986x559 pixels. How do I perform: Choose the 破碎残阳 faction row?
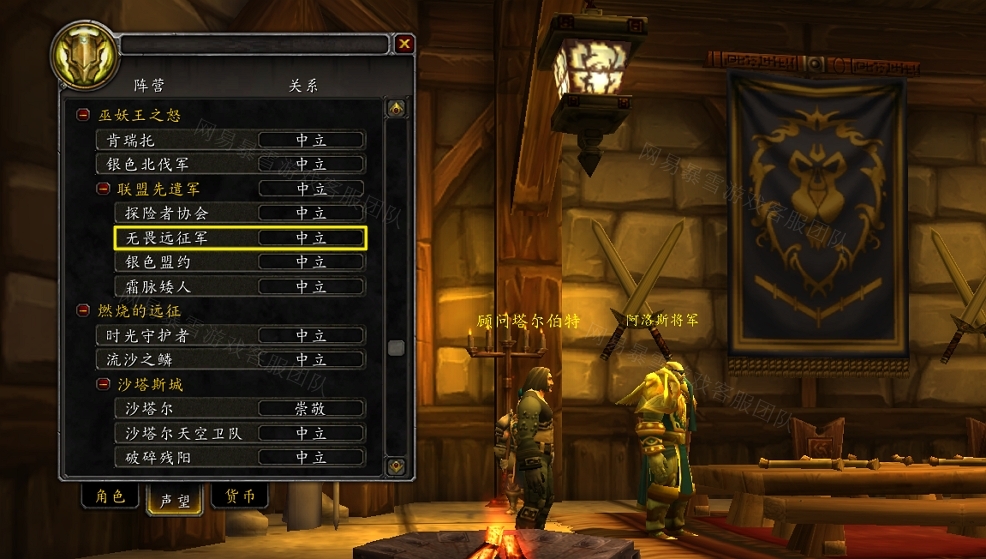(239, 457)
